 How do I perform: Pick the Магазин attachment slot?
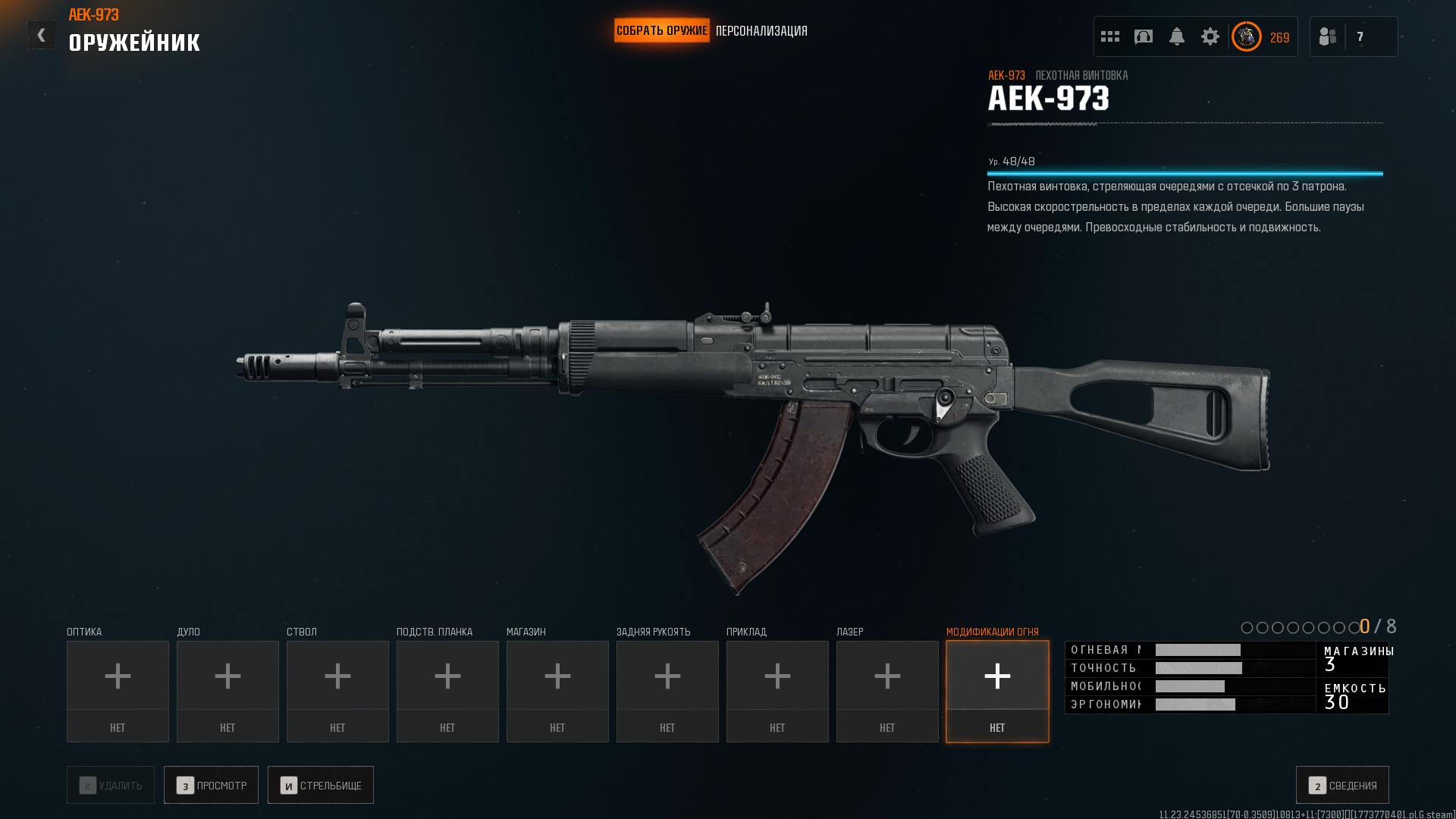(x=557, y=691)
